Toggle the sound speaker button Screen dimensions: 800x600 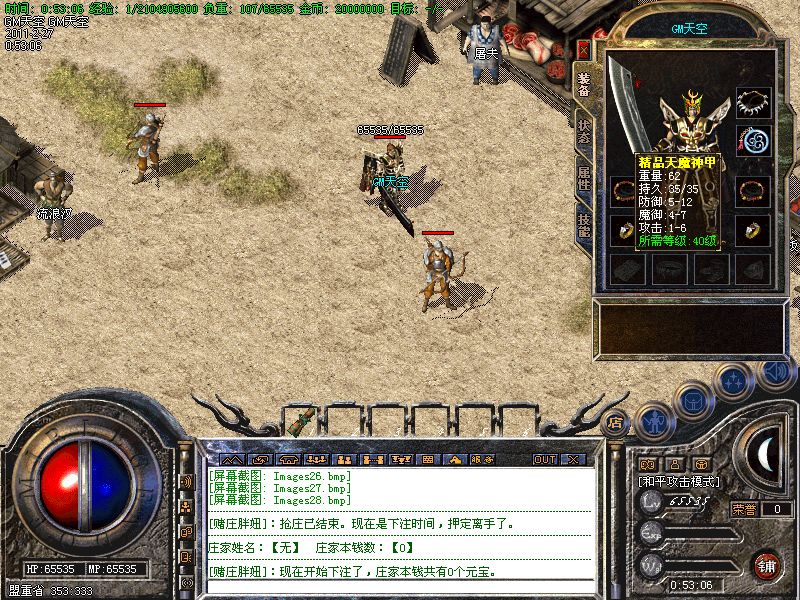click(x=773, y=371)
